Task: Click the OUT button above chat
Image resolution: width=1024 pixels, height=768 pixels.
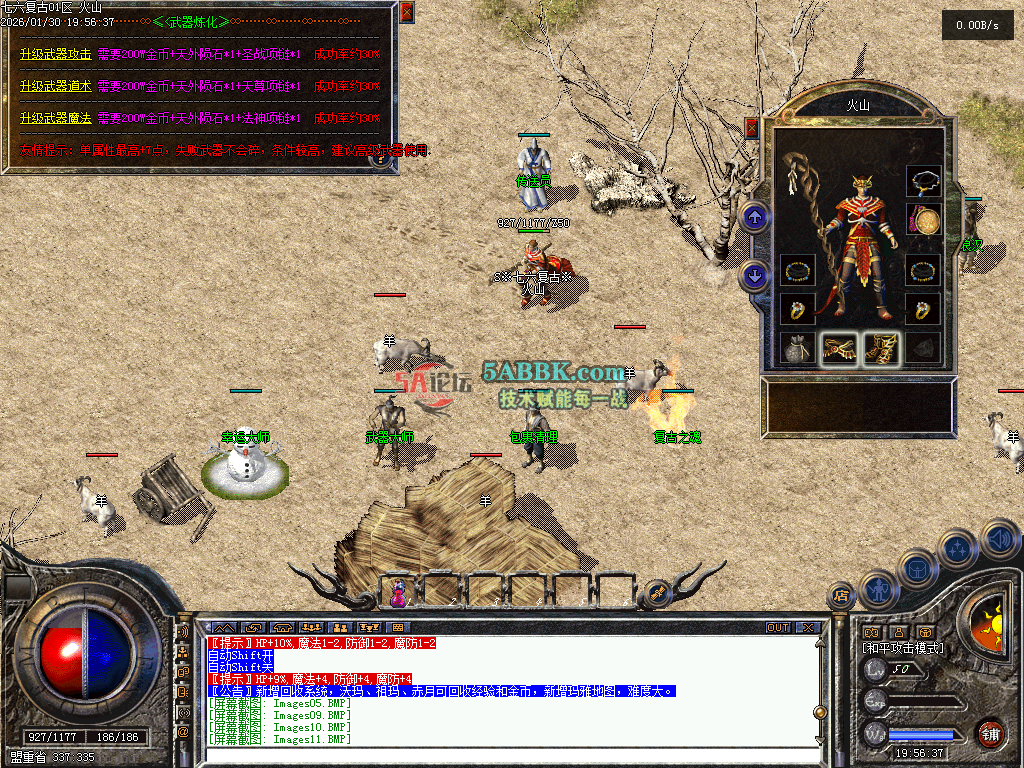Action: pos(778,628)
